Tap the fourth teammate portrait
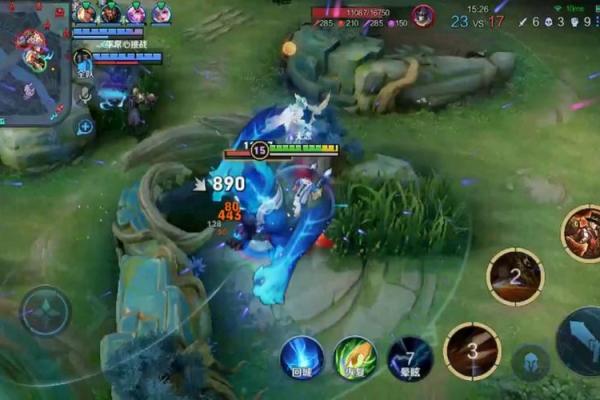600x400 pixels. tap(160, 13)
